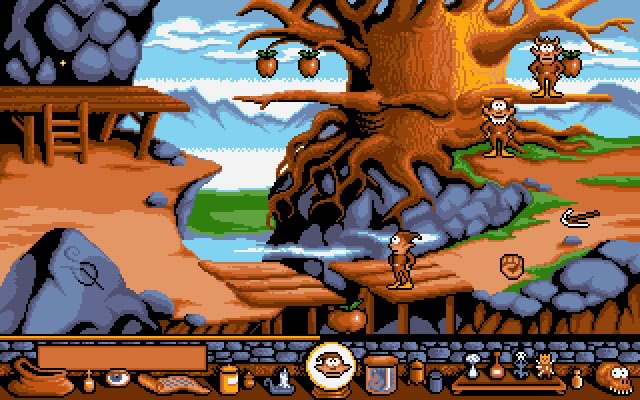Screen dimensions: 640x400
Task: Choose the small goblin figurine on shelf
Action: click(x=544, y=364)
